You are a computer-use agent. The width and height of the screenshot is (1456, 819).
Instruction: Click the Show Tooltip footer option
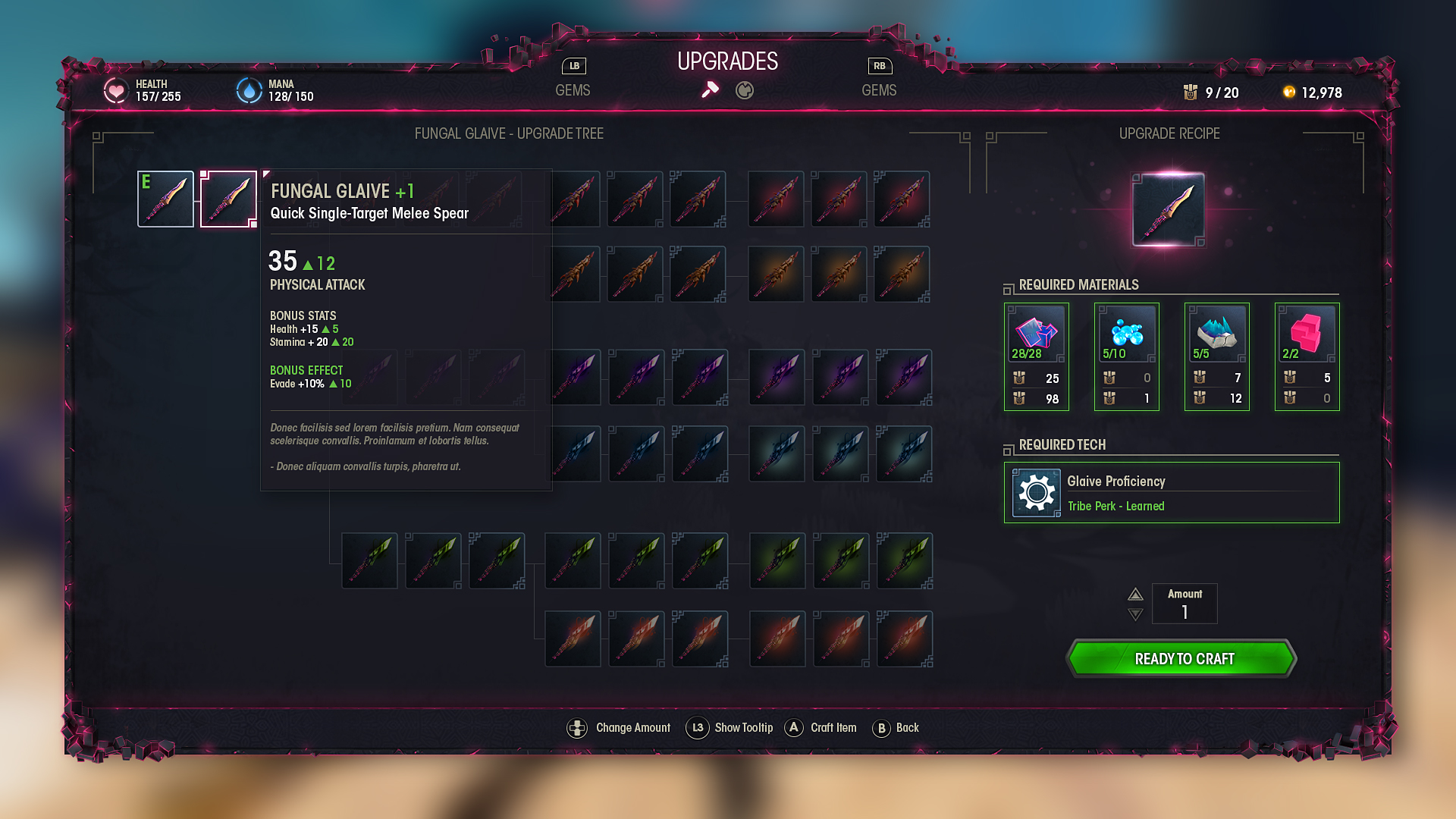743,728
